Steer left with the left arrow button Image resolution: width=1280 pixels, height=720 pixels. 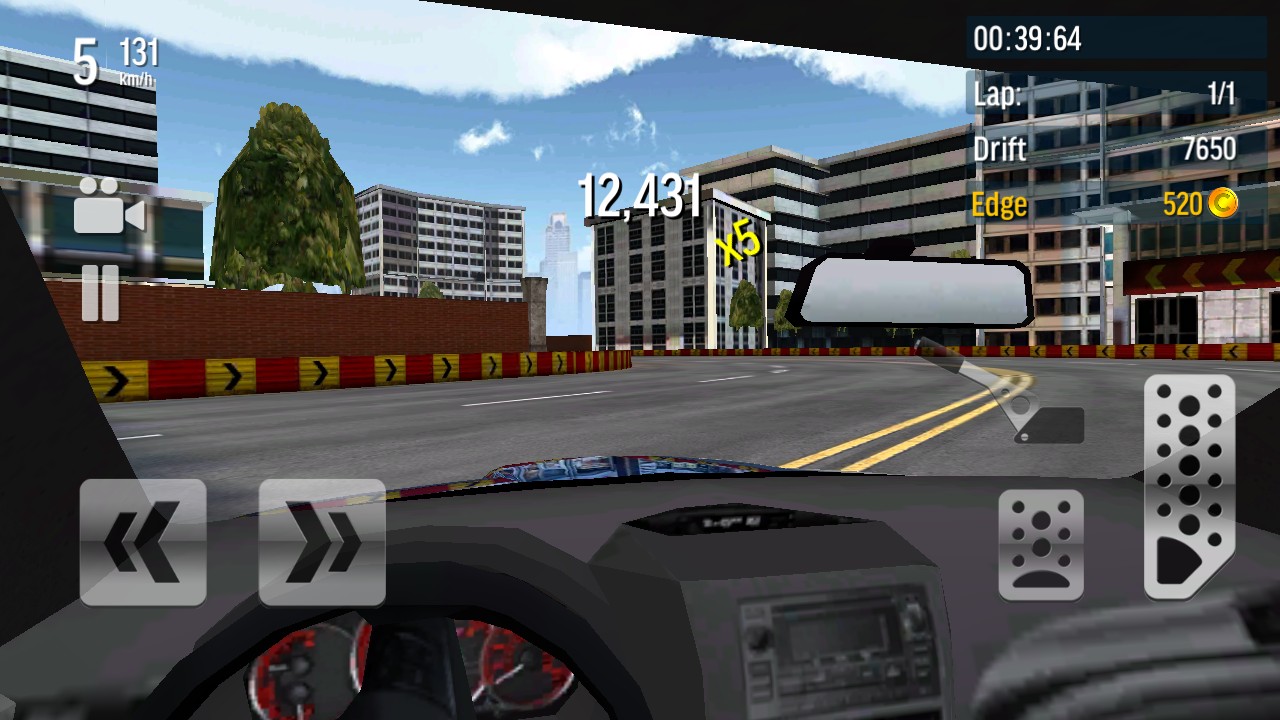click(143, 542)
